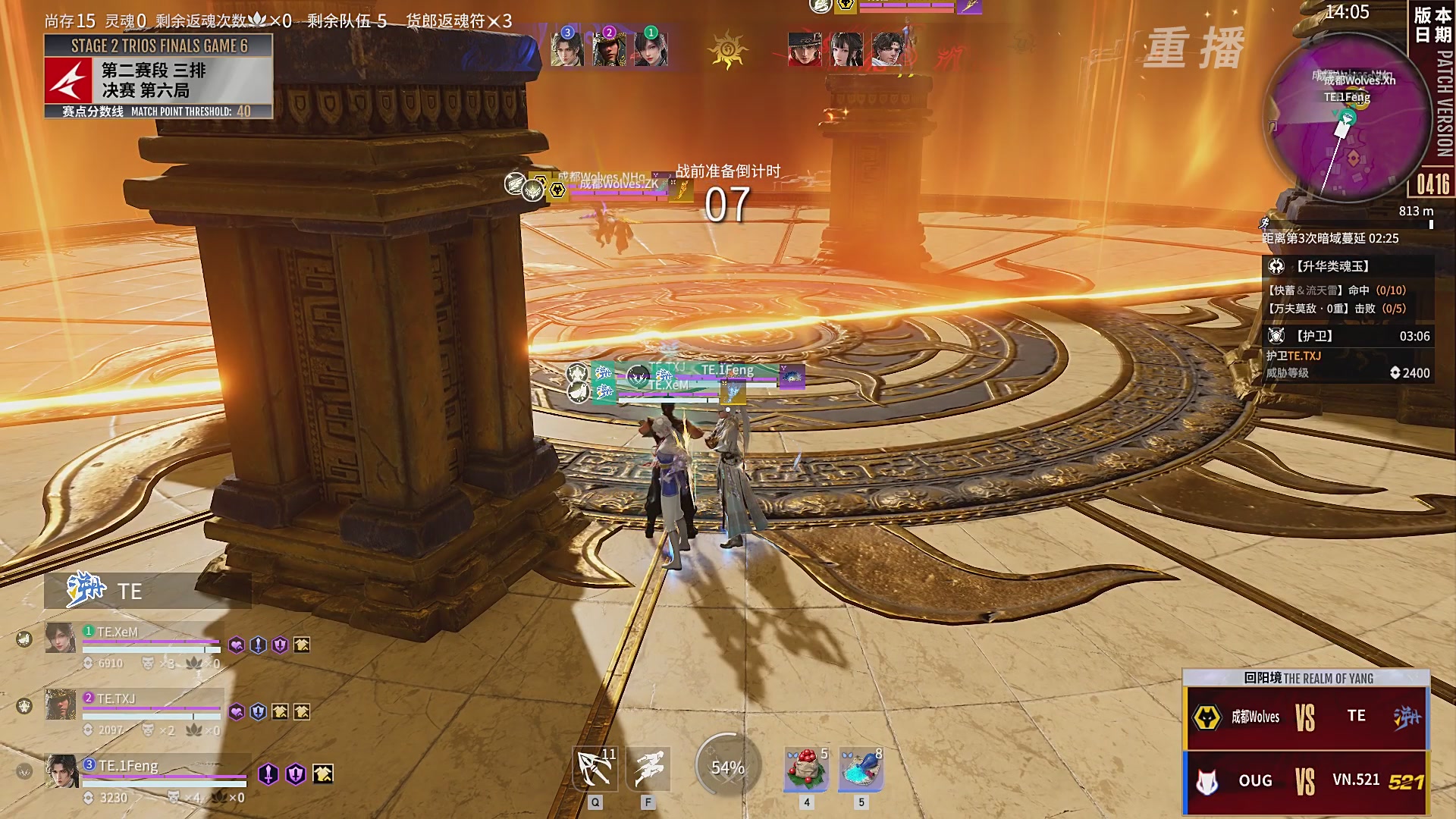Open the 护卫 guard objective entry
Viewport: 1456px width, 819px height.
coord(1348,336)
